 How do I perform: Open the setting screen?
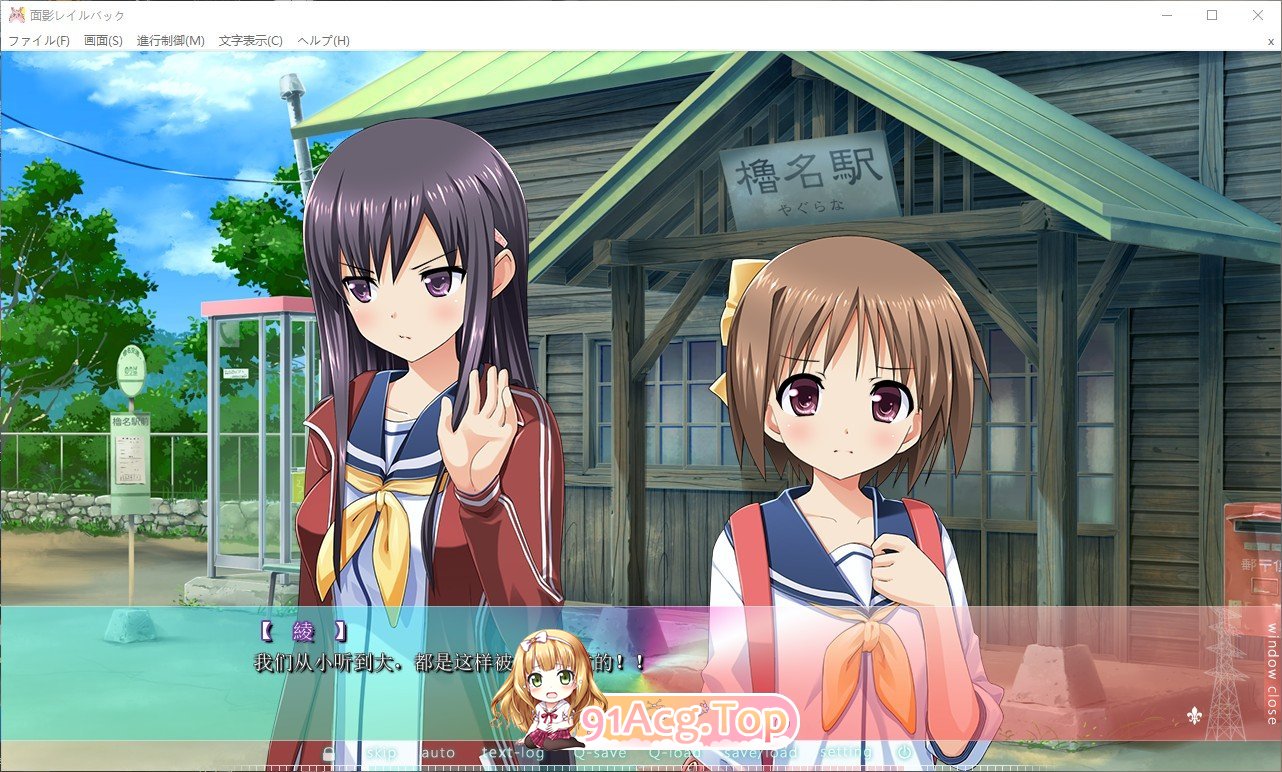click(x=846, y=753)
